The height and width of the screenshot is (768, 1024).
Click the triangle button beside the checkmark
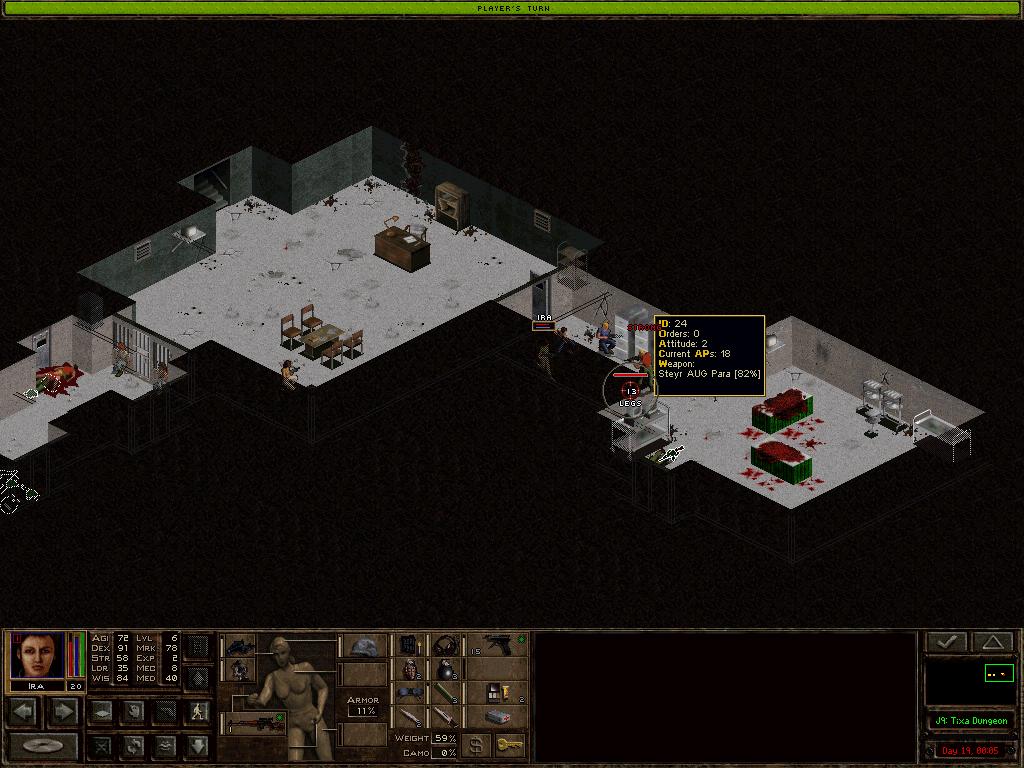pos(991,643)
